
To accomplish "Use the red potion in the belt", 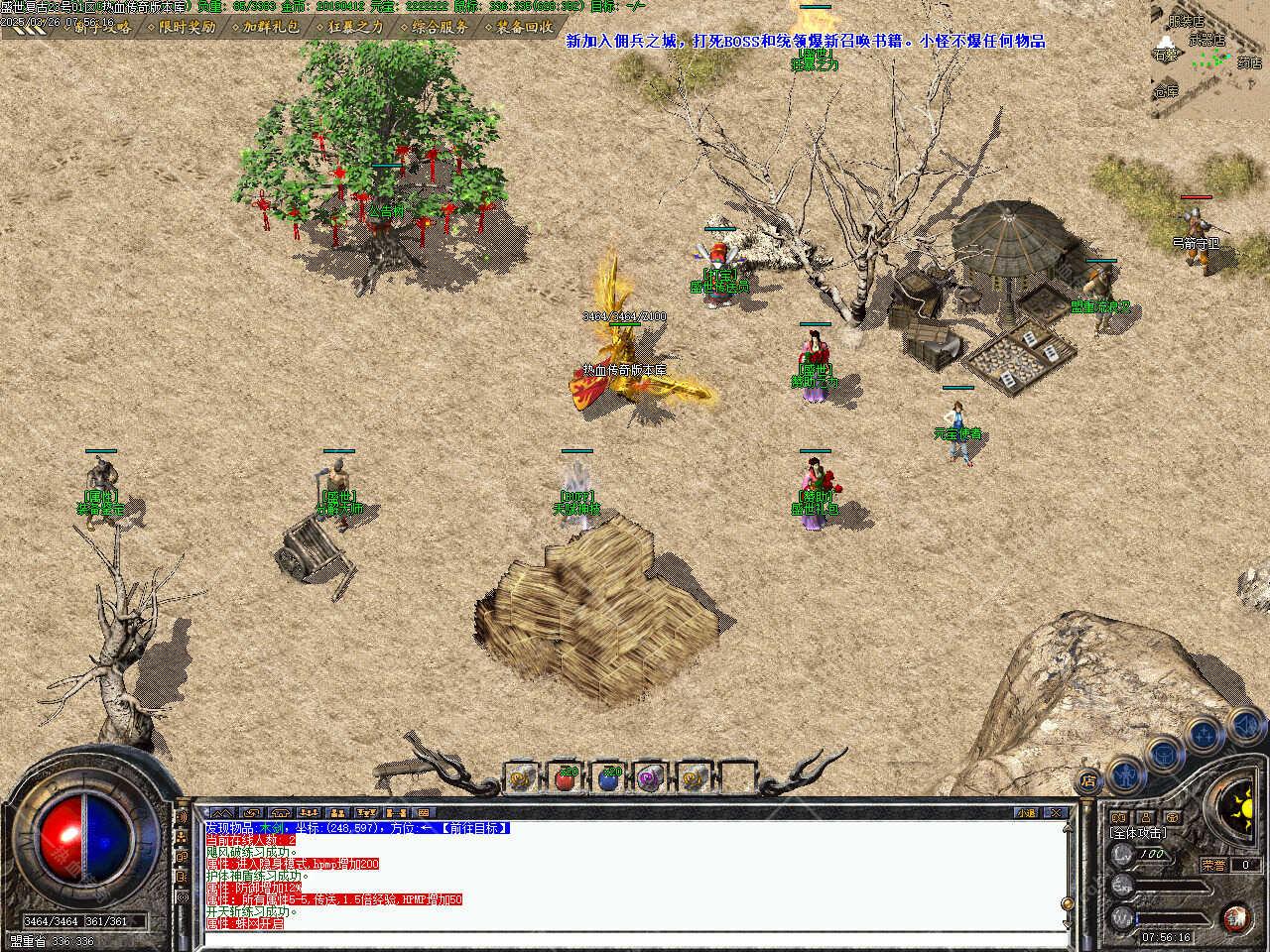I will [x=566, y=778].
